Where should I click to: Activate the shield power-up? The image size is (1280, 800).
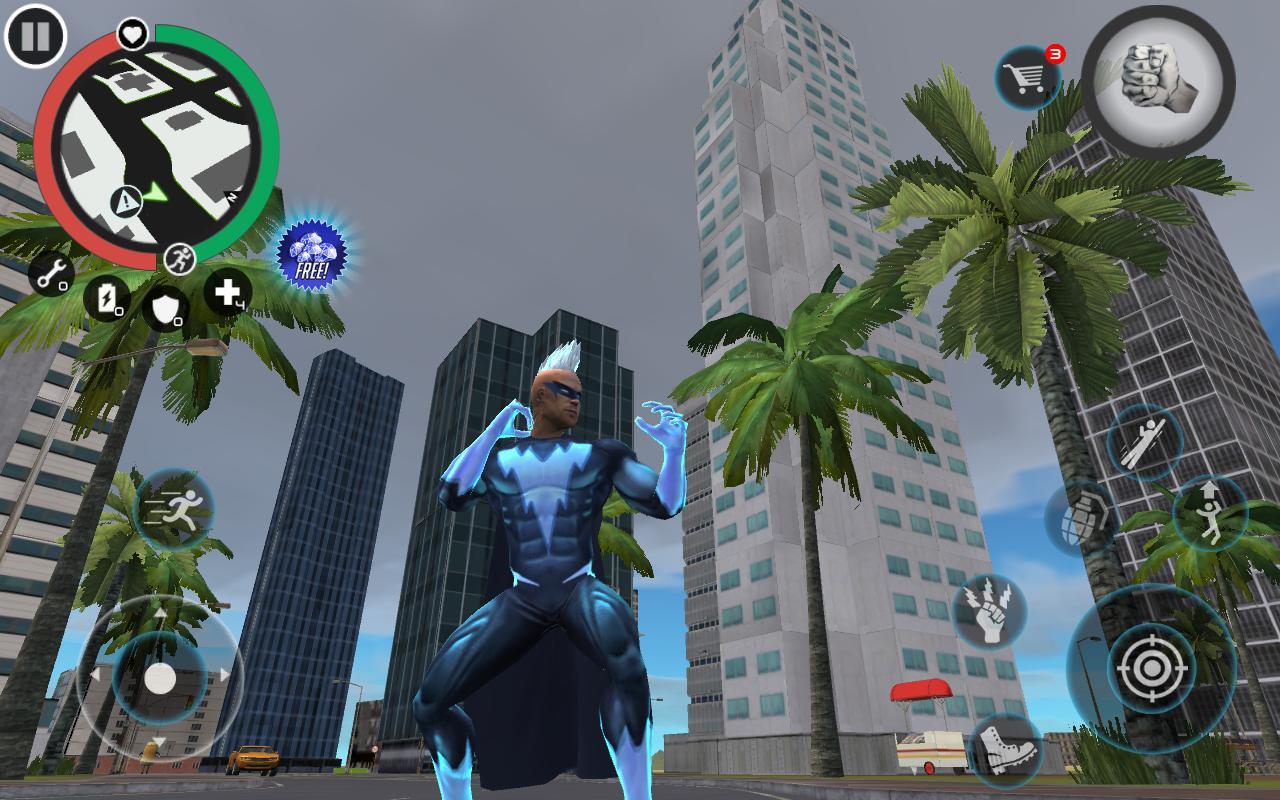(x=168, y=305)
